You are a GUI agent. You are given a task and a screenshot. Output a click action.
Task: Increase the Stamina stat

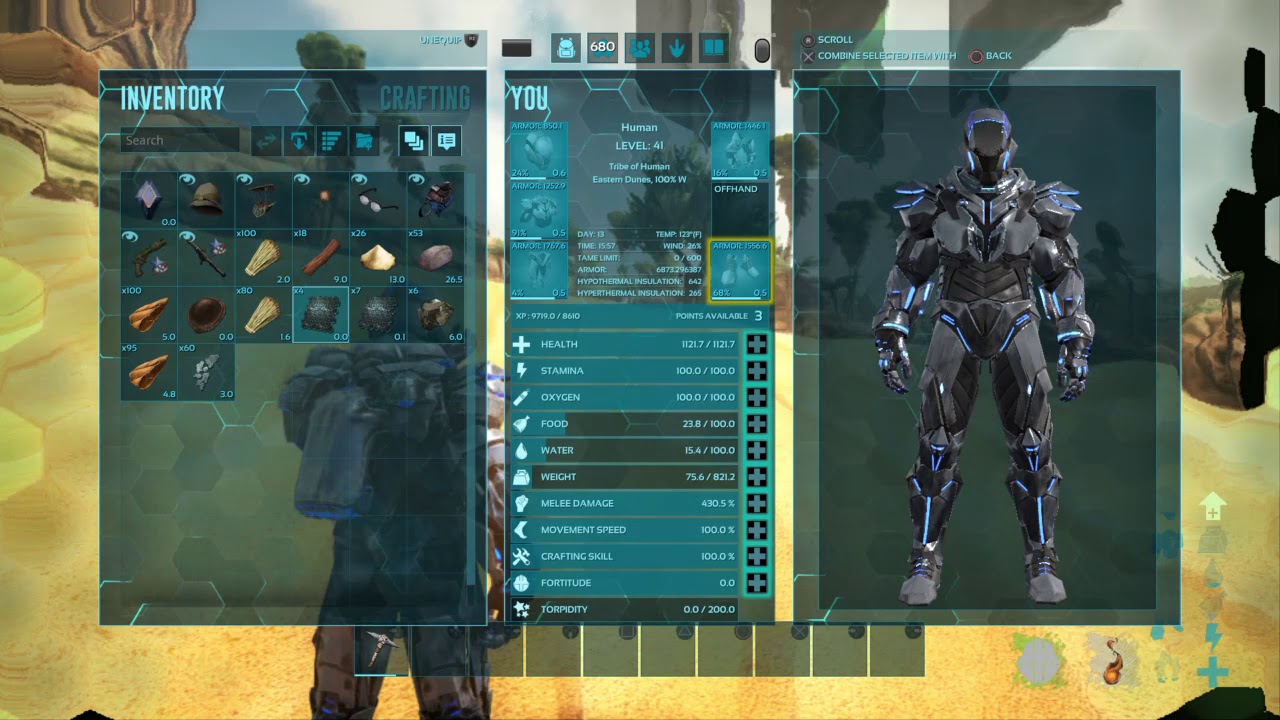click(757, 371)
